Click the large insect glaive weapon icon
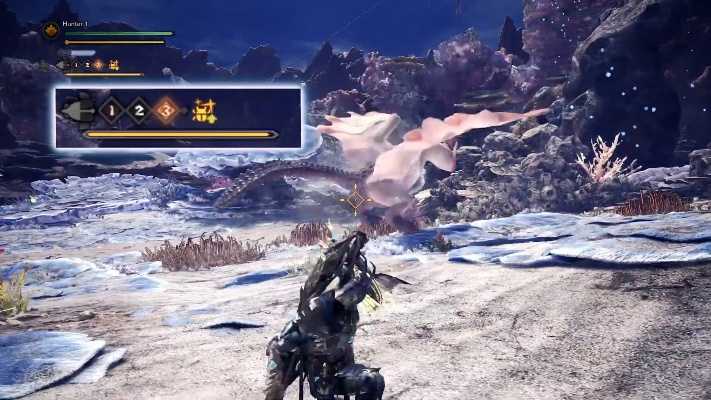The width and height of the screenshot is (711, 400). pos(77,108)
